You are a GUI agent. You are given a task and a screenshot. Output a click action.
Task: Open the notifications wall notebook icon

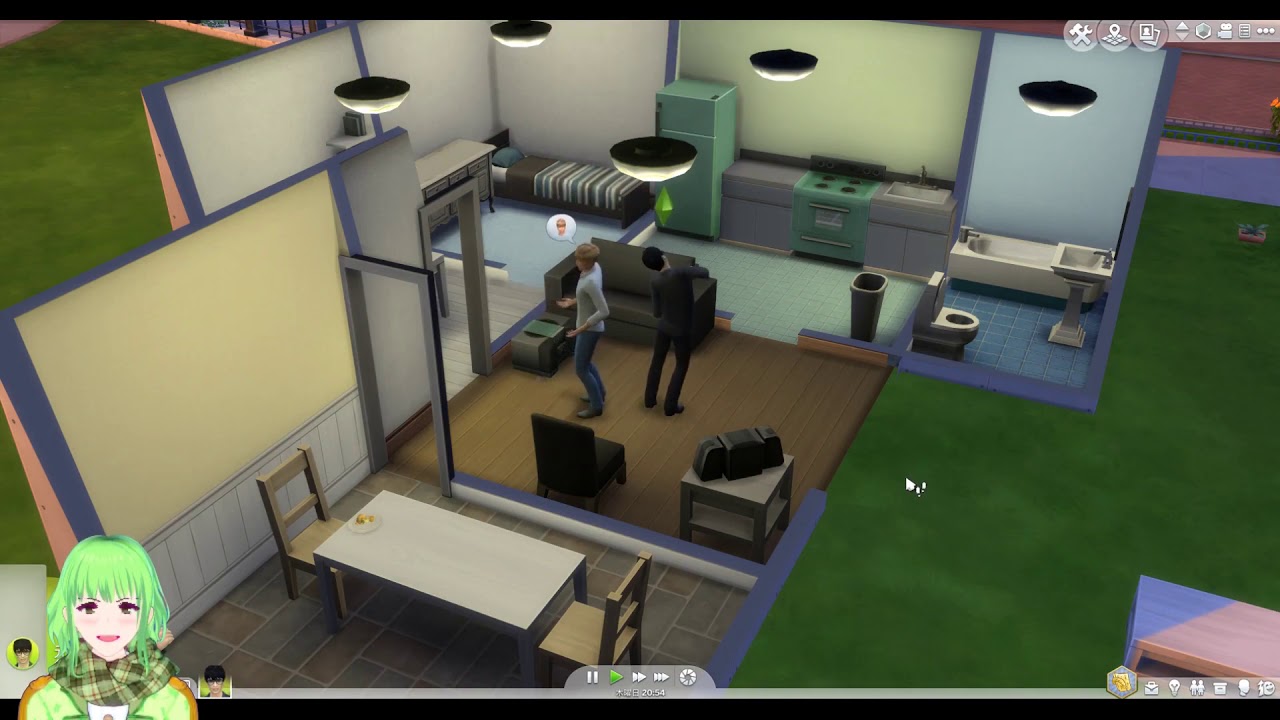coord(1245,32)
